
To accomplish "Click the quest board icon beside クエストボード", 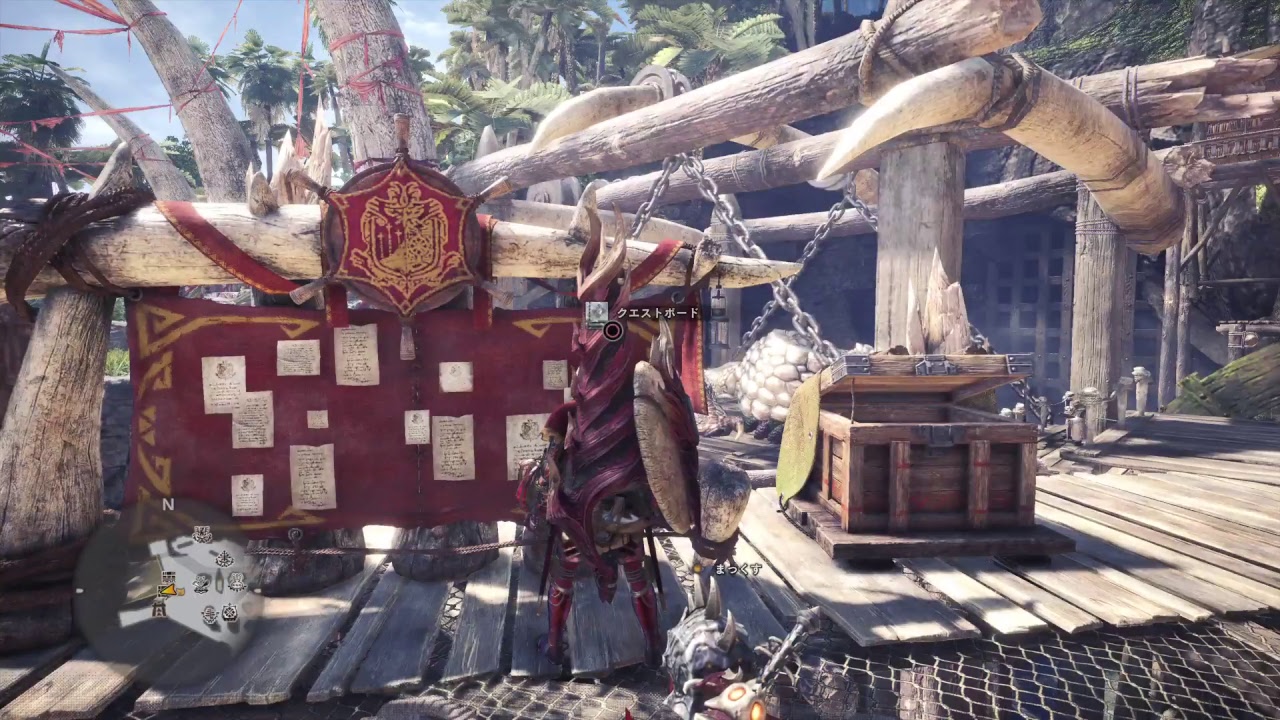I will click(597, 313).
